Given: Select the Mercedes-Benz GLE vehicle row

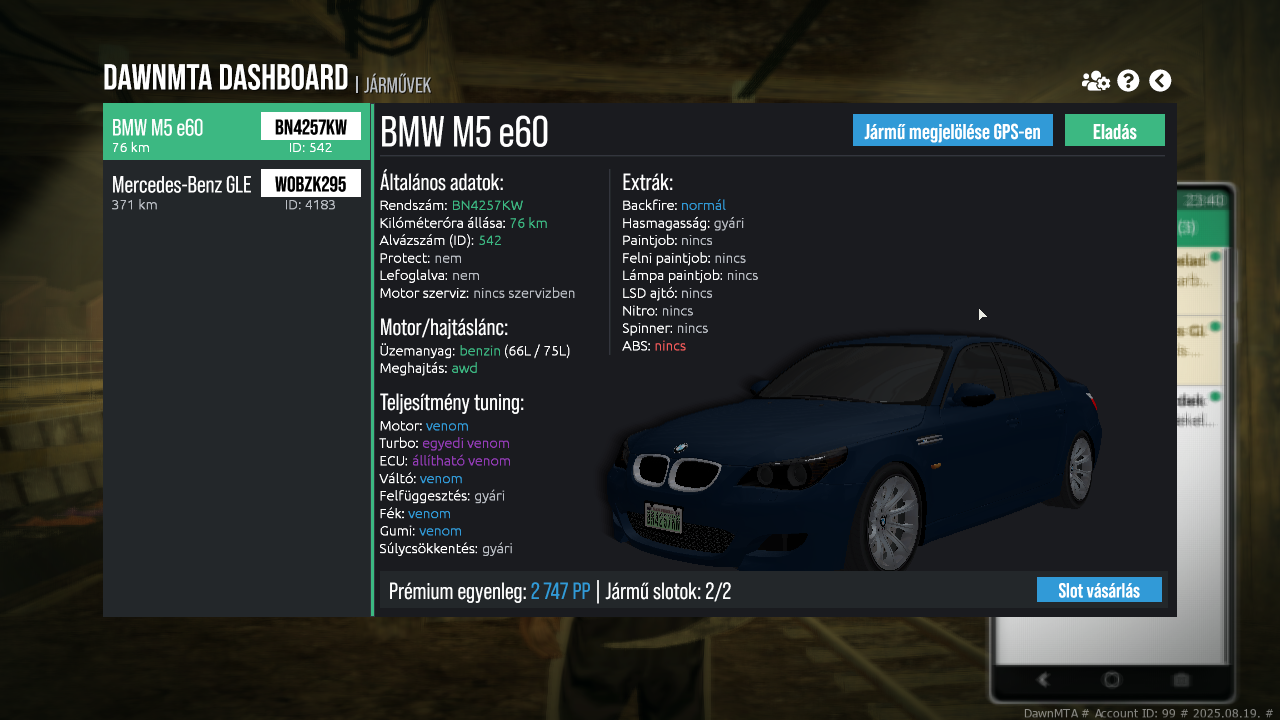Looking at the screenshot, I should [236, 190].
